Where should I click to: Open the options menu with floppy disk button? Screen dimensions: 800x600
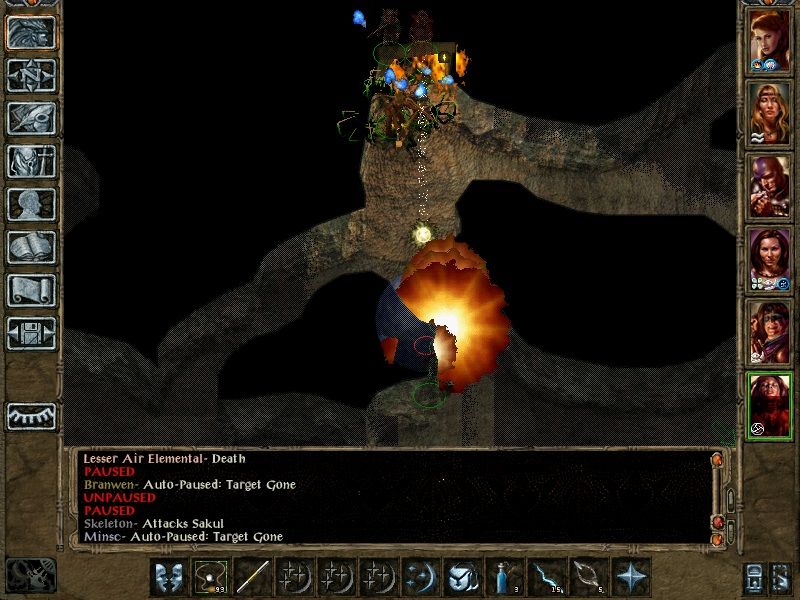click(x=31, y=333)
